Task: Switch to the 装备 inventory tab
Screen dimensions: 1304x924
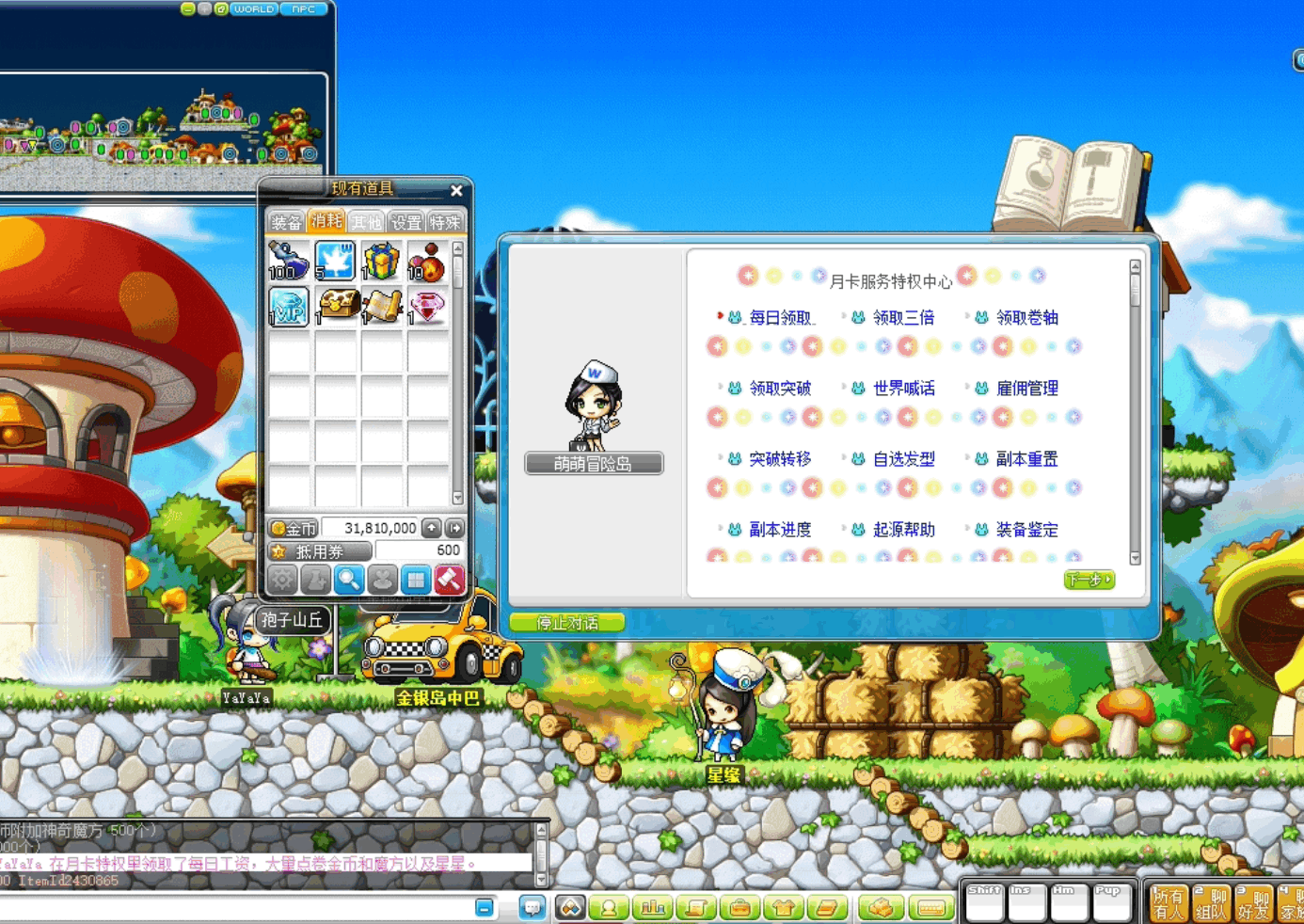Action: (x=286, y=222)
